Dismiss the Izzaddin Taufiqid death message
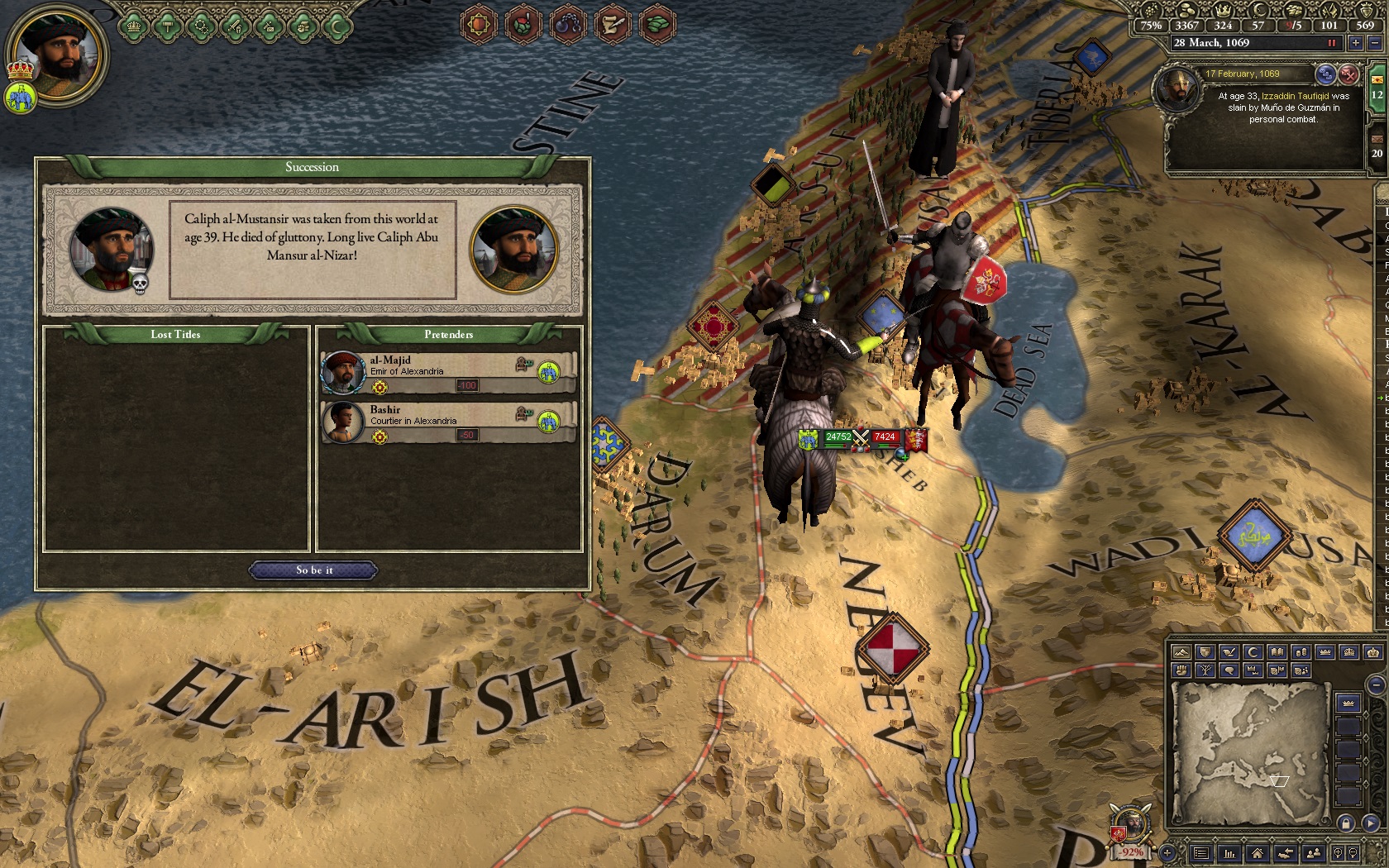Viewport: 1389px width, 868px height. (x=1348, y=74)
